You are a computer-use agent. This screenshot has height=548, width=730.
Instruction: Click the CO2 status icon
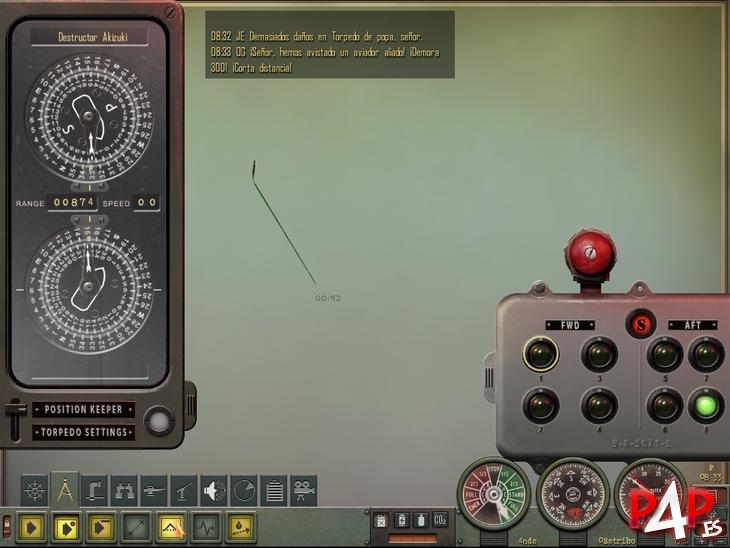439,520
